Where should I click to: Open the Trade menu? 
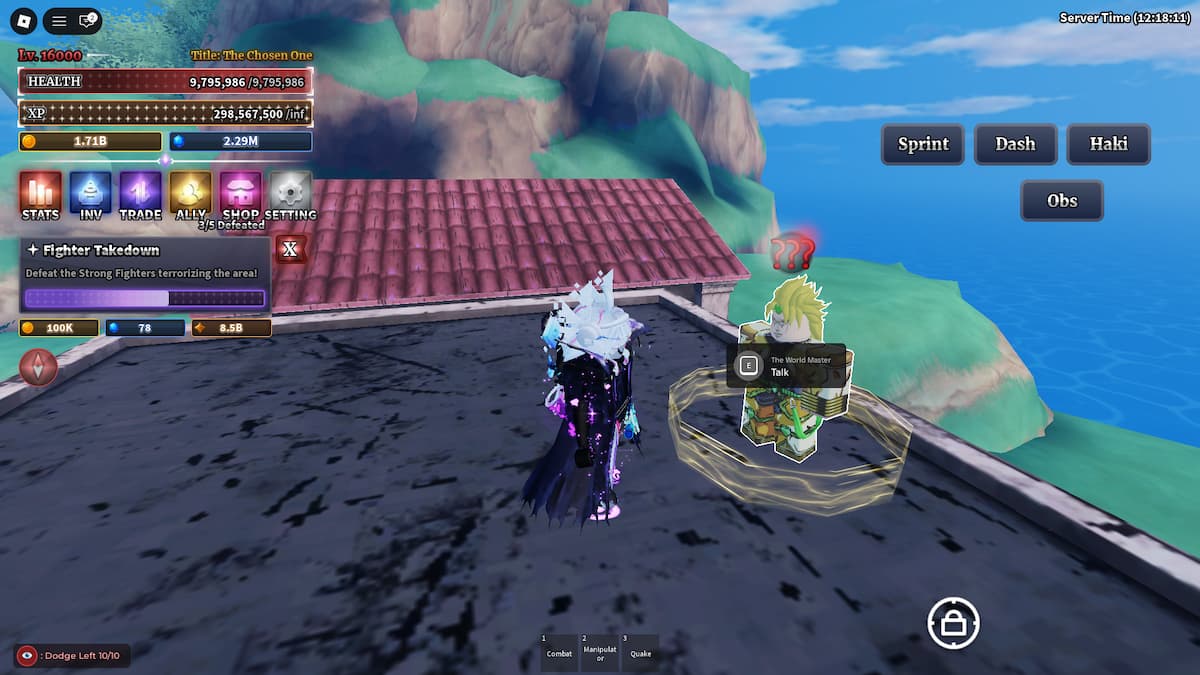(140, 193)
